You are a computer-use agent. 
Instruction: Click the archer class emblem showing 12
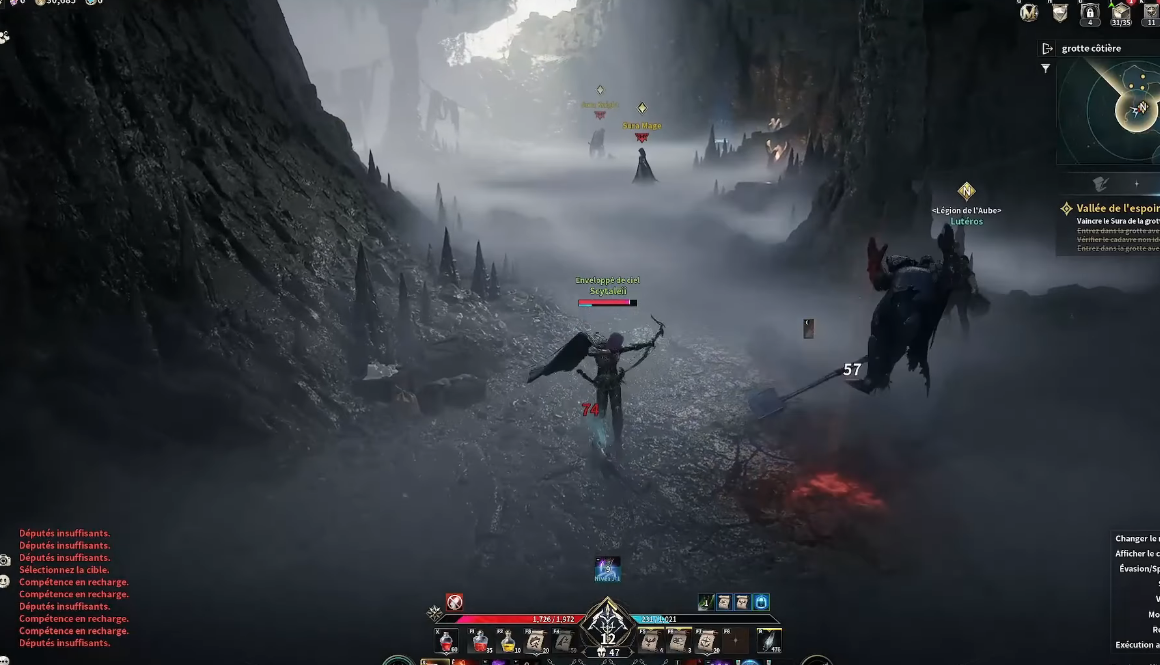coord(608,626)
